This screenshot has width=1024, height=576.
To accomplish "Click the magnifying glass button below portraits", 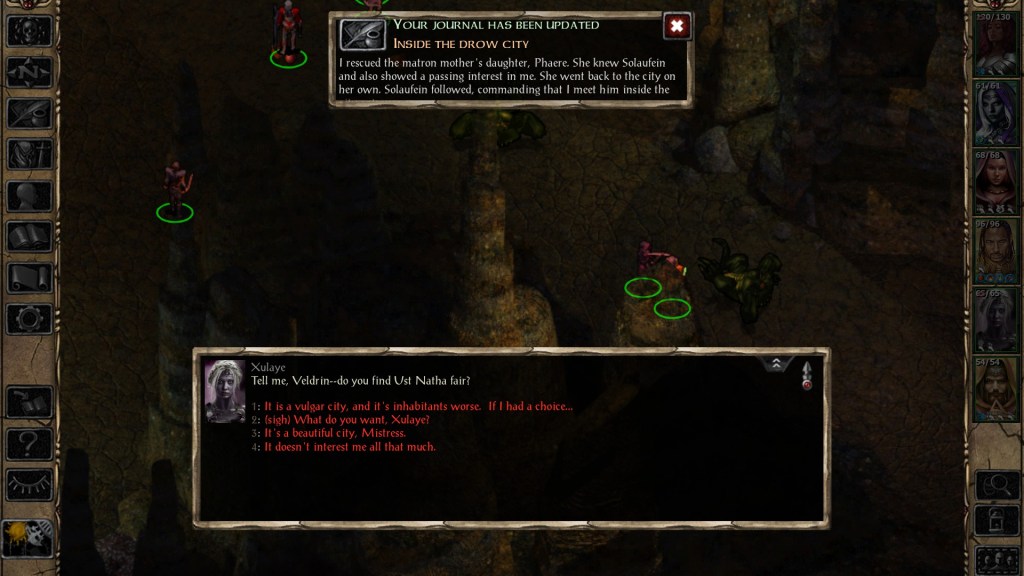I will pos(995,485).
